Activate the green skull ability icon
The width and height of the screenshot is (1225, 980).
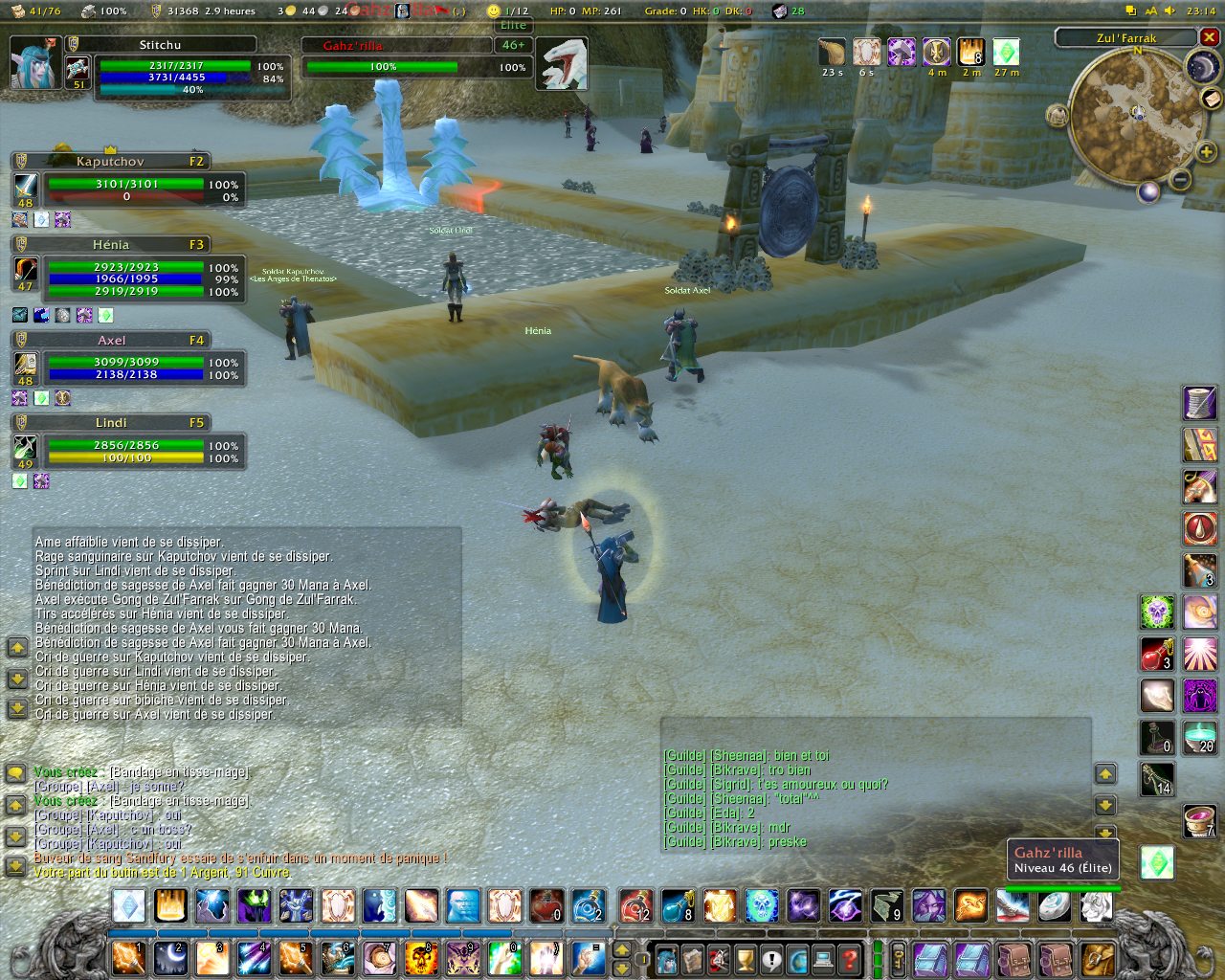coord(1157,611)
